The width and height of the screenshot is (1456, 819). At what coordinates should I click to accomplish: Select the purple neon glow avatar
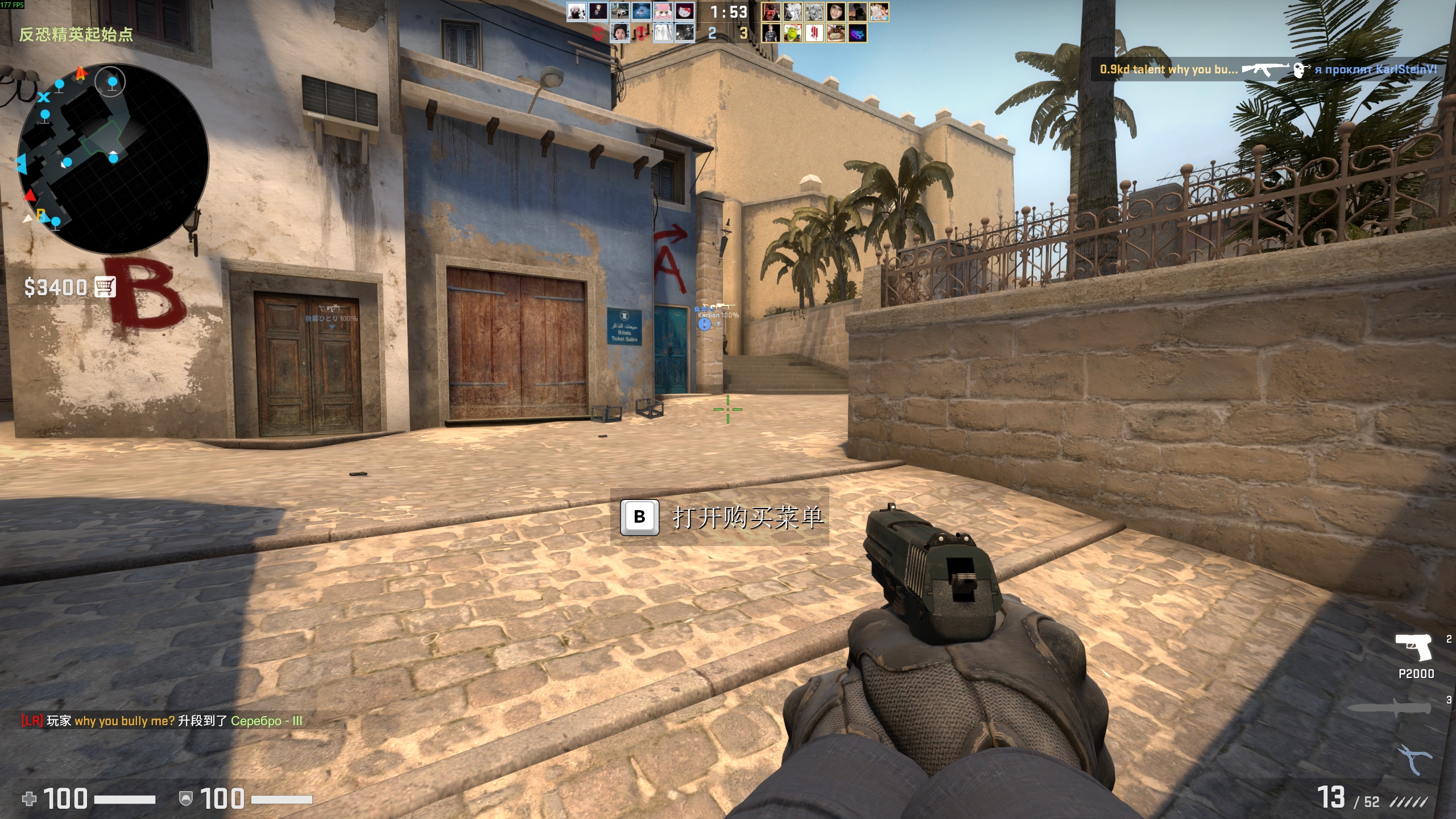[857, 33]
